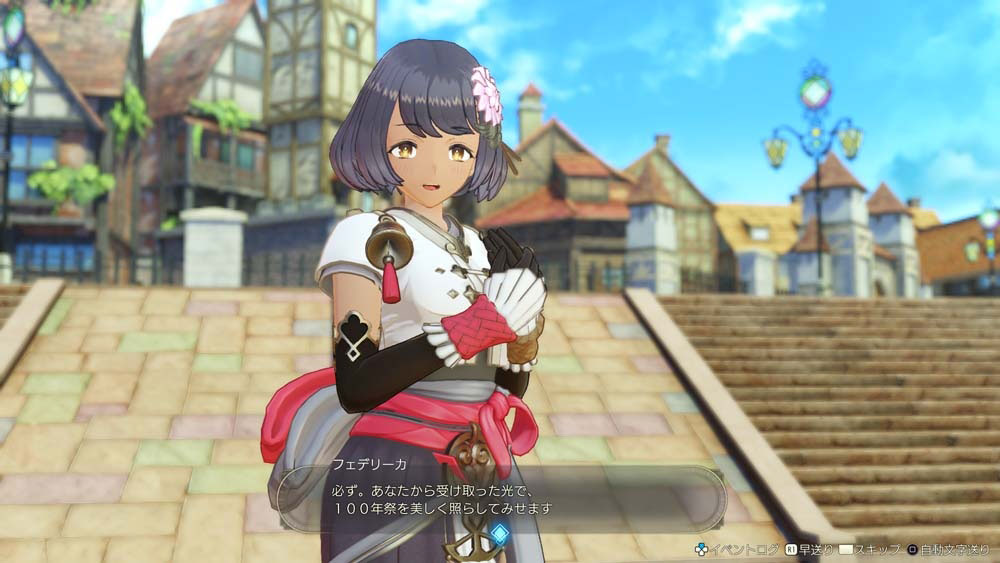Click the blue diamond dialogue advance indicator

point(499,535)
